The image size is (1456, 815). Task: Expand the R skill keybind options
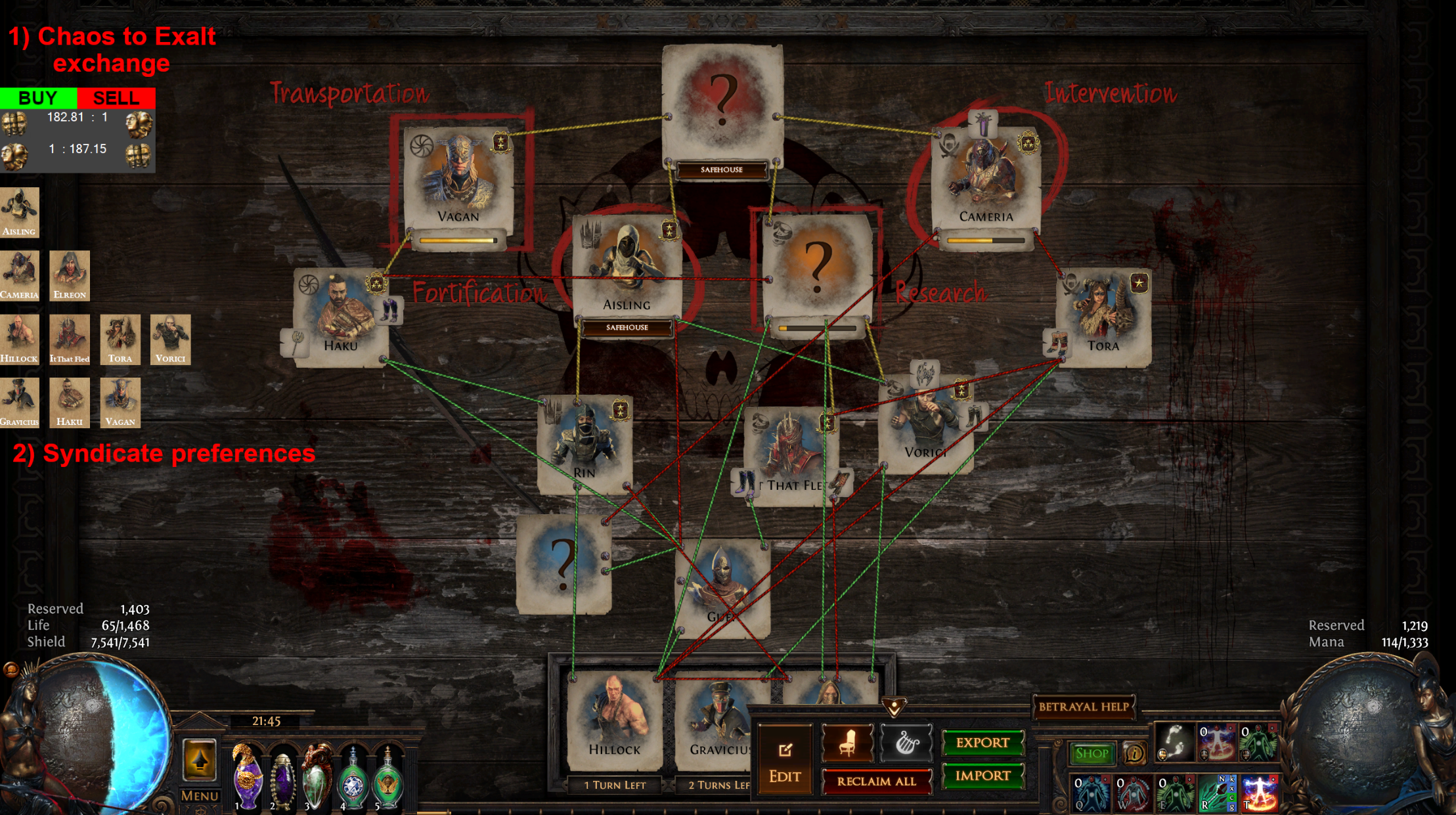tap(1231, 793)
